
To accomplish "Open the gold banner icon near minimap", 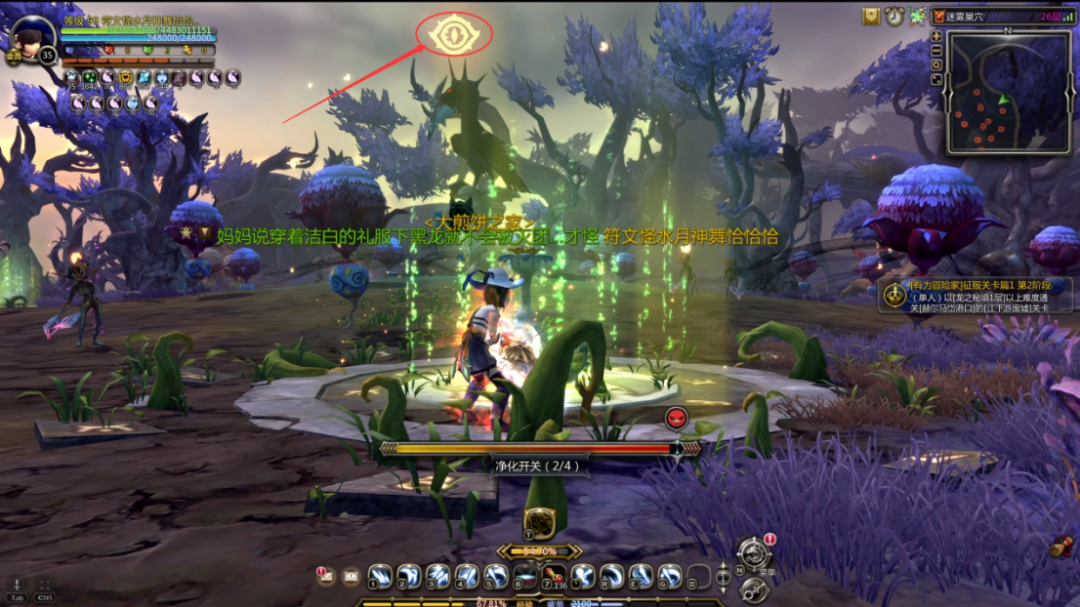I will click(x=871, y=16).
